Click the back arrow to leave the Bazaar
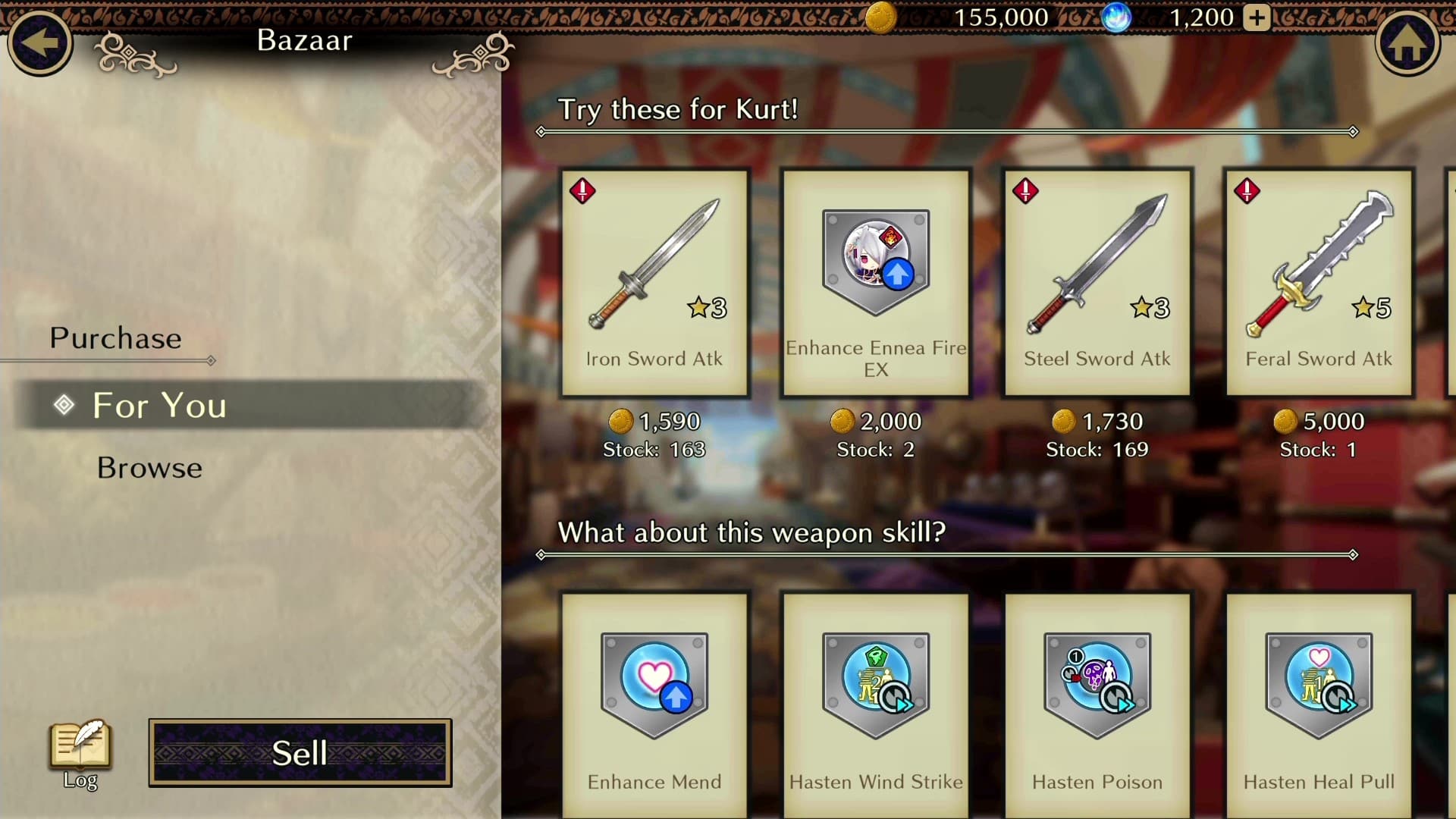 tap(40, 43)
